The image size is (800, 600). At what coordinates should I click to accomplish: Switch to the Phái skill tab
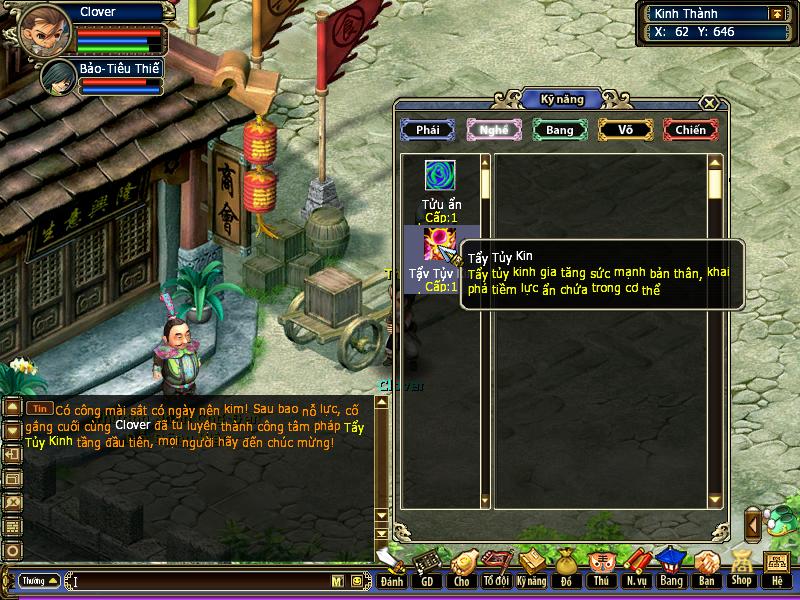[x=428, y=130]
